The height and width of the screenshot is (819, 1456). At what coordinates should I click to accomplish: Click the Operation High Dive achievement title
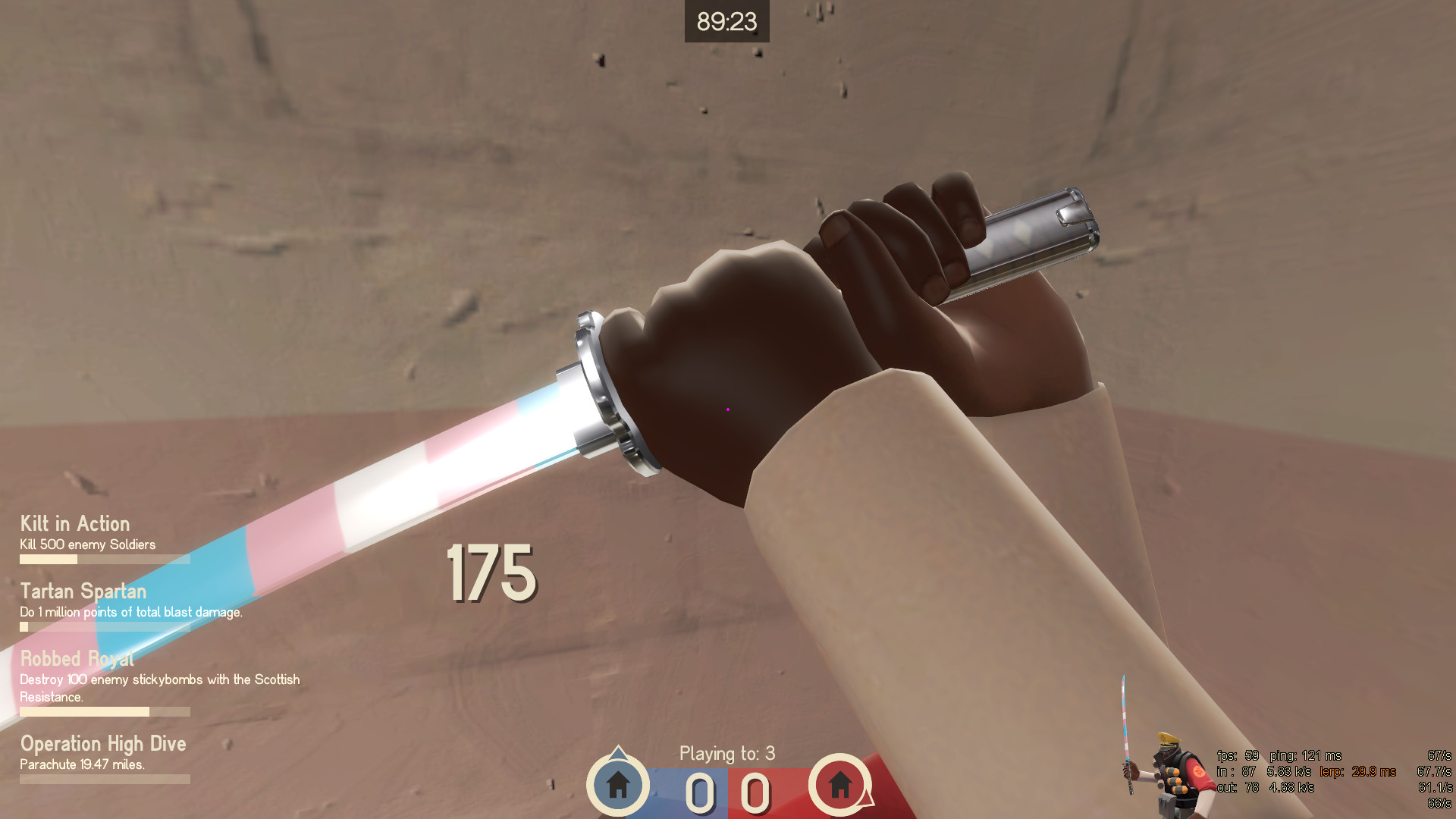[x=103, y=744]
